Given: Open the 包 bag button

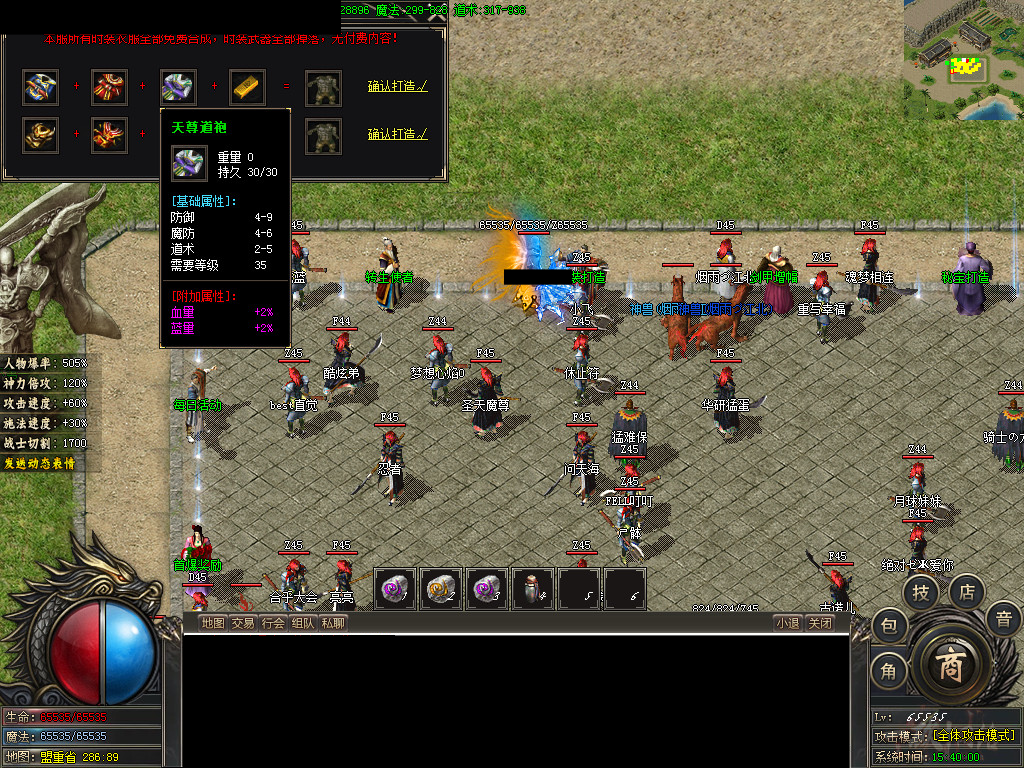Looking at the screenshot, I should coord(888,627).
